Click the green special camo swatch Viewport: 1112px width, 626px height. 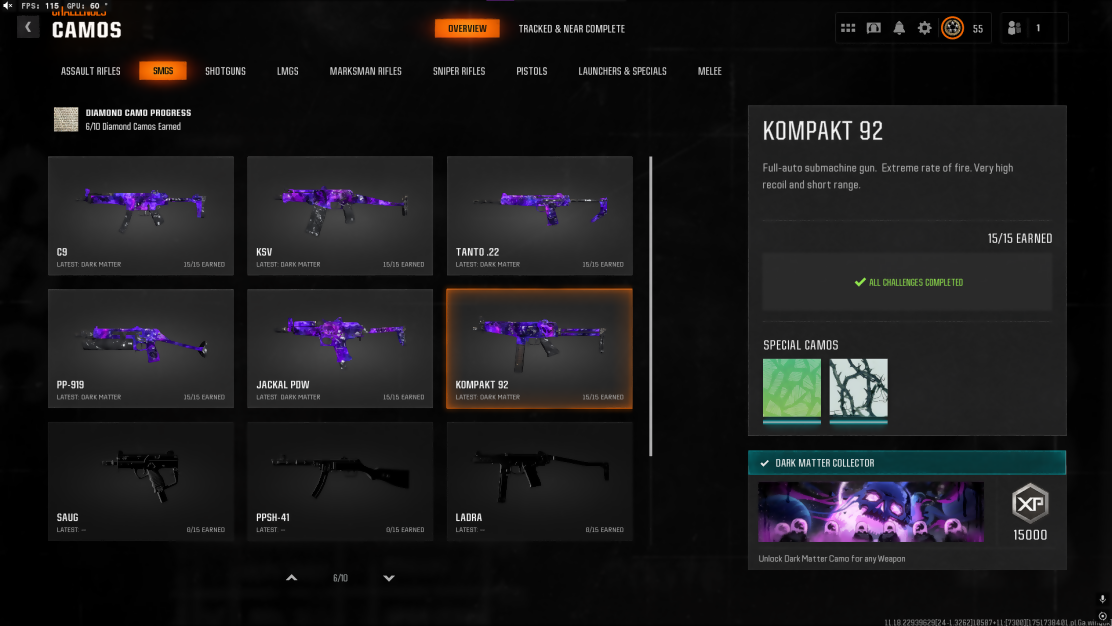pos(792,388)
